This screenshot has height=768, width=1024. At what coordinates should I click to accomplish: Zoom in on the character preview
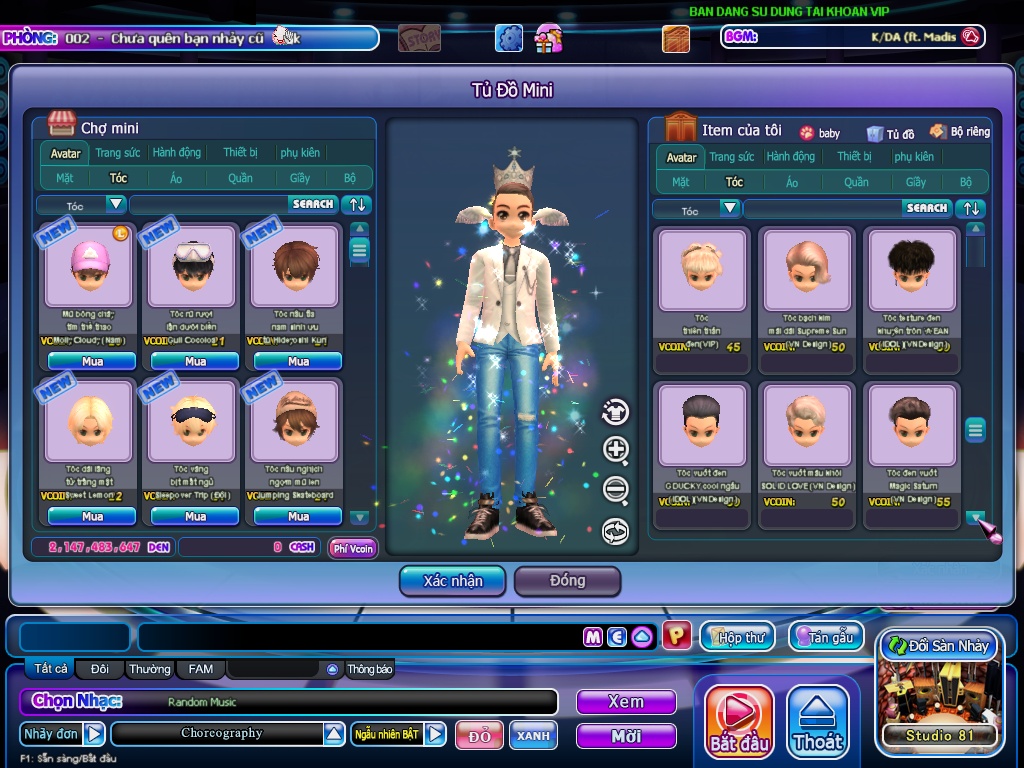coord(616,450)
